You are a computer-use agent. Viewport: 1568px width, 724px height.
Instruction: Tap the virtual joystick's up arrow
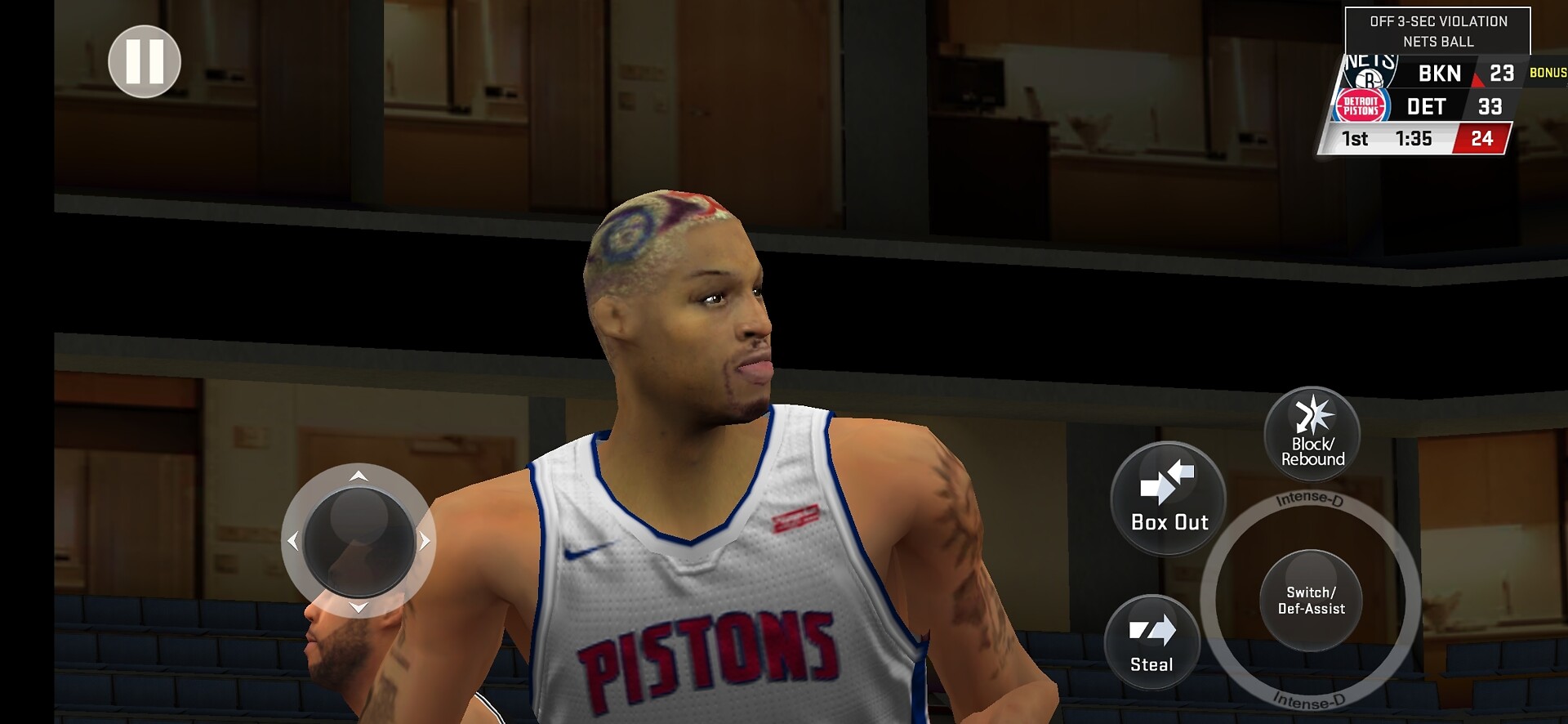point(359,476)
